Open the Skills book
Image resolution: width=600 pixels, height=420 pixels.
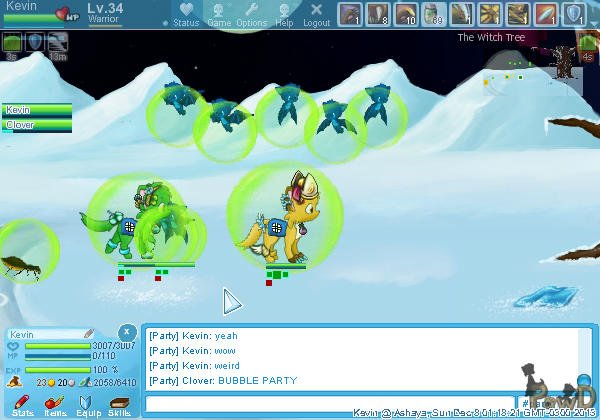click(119, 404)
